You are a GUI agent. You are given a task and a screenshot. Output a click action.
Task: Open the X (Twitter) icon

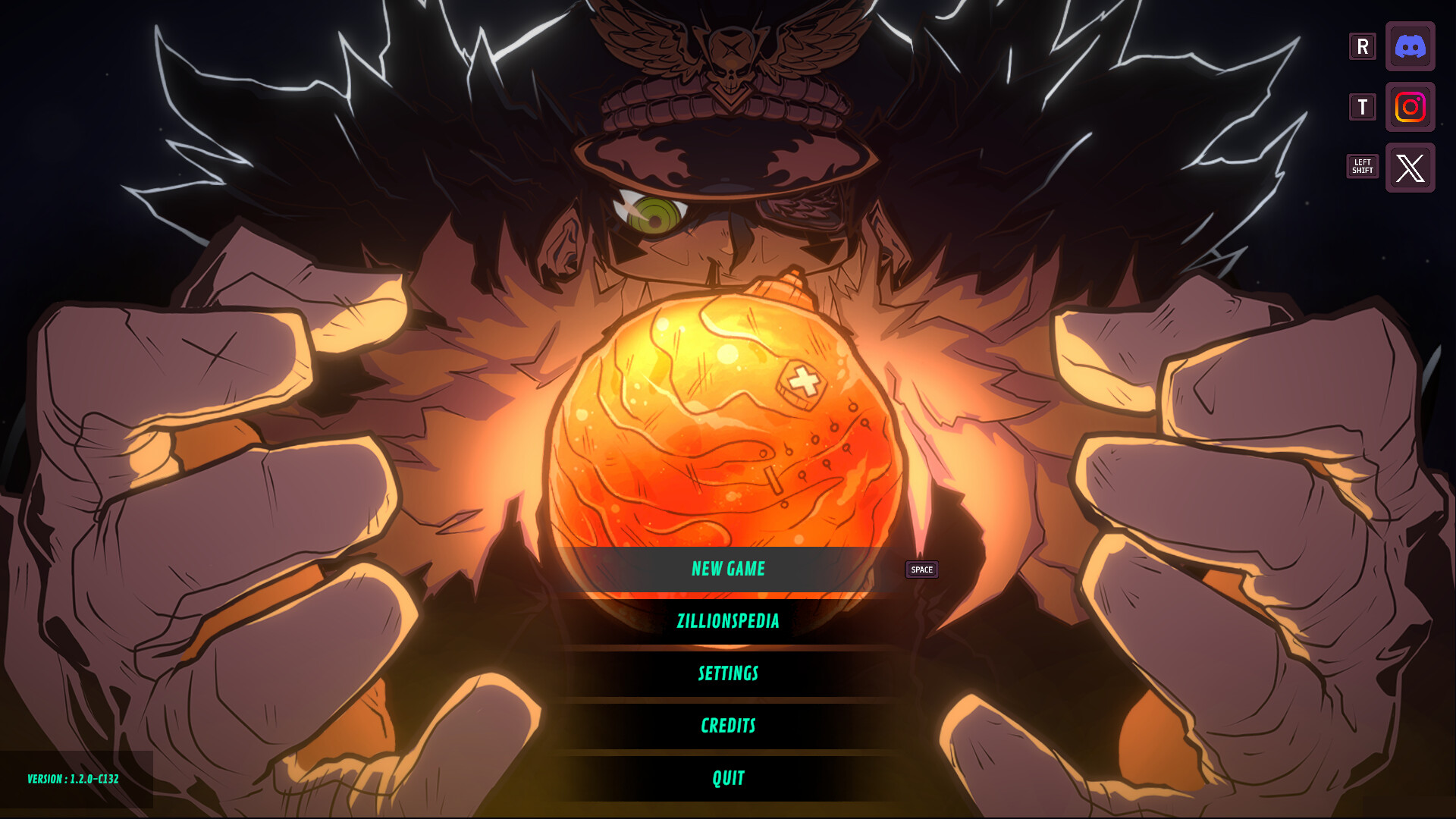[1410, 168]
